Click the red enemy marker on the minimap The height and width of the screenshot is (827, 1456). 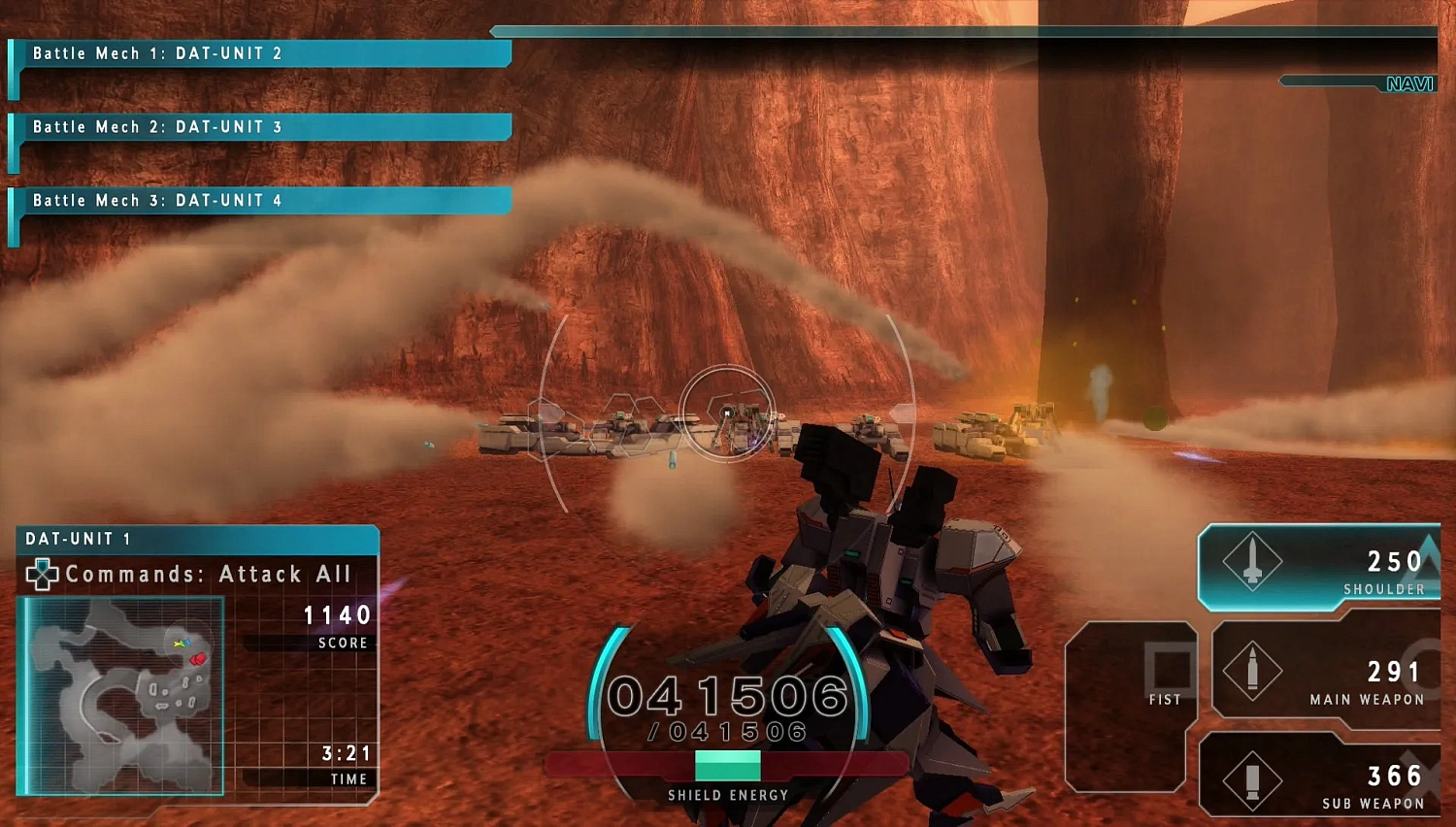click(x=198, y=658)
